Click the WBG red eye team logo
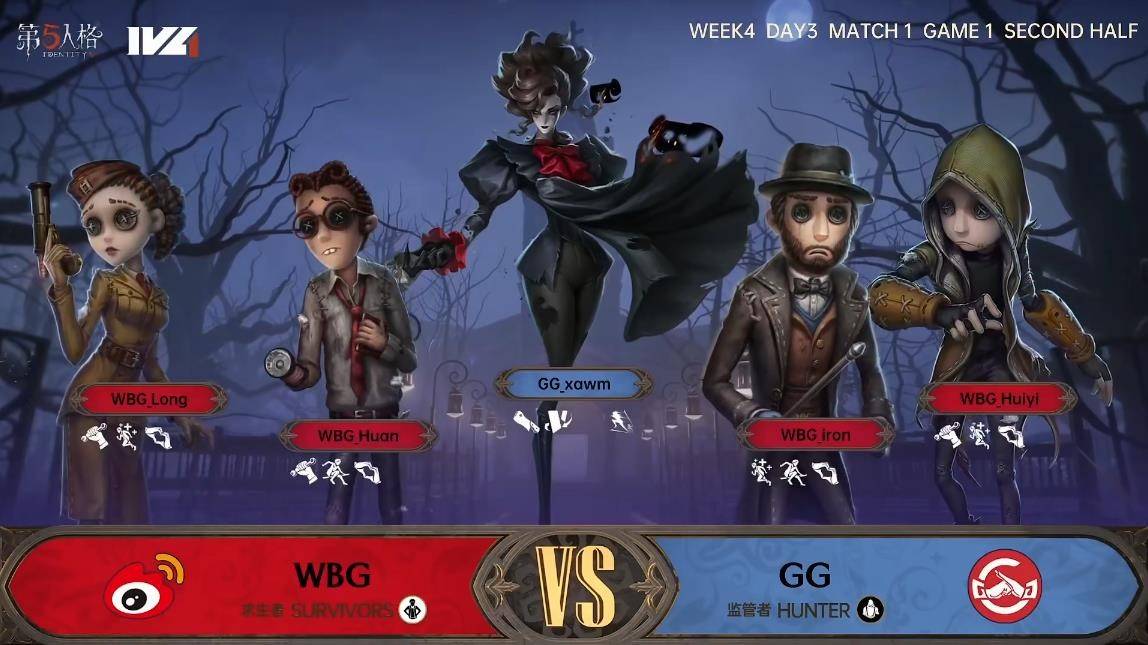The height and width of the screenshot is (645, 1148). 144,585
